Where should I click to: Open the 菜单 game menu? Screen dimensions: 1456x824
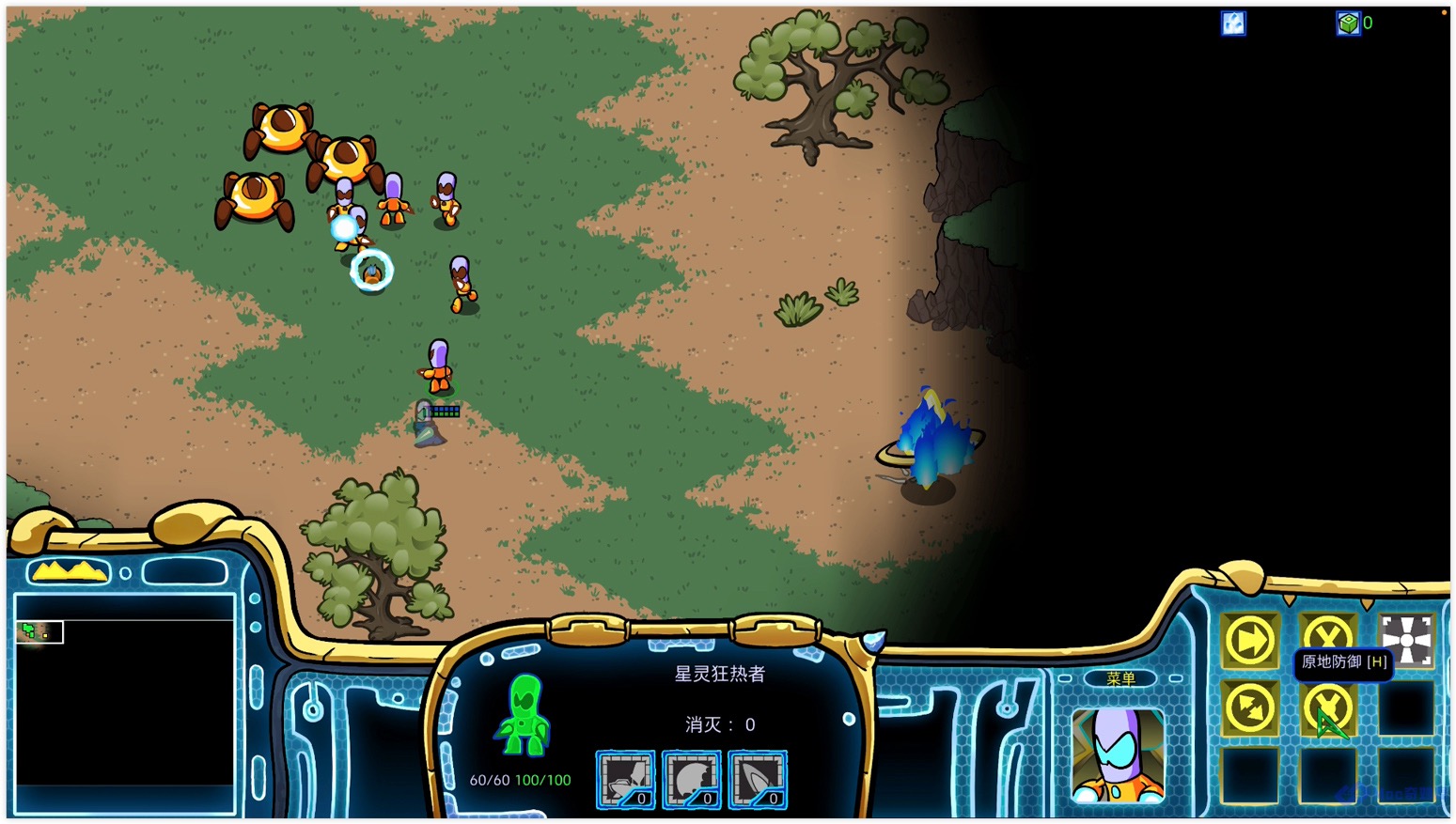(1119, 678)
